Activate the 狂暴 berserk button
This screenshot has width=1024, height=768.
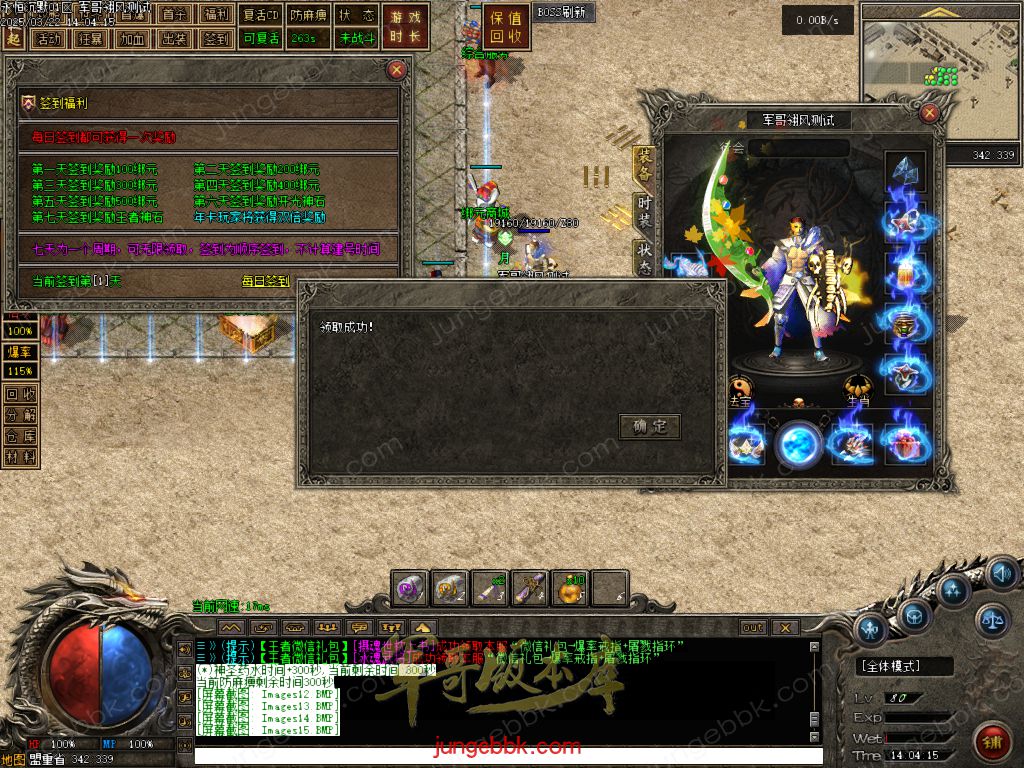[90, 39]
